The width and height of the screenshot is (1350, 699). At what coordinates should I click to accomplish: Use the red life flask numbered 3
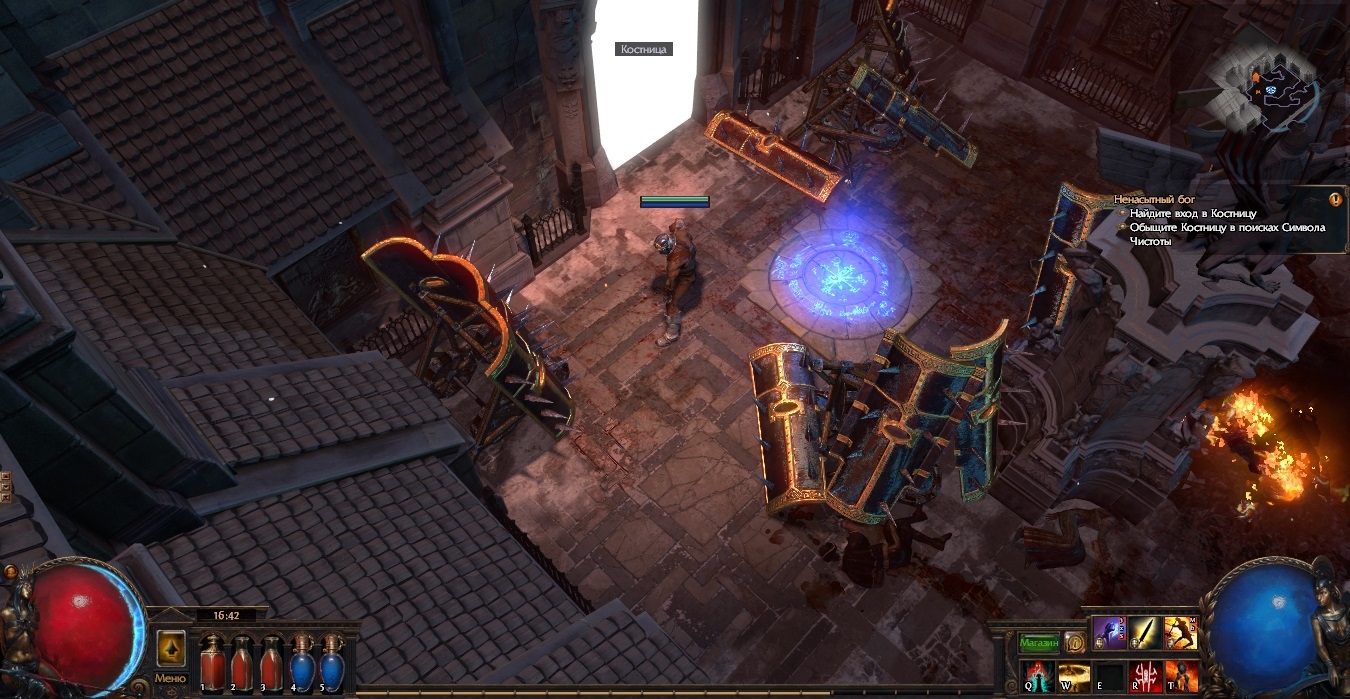coord(270,662)
